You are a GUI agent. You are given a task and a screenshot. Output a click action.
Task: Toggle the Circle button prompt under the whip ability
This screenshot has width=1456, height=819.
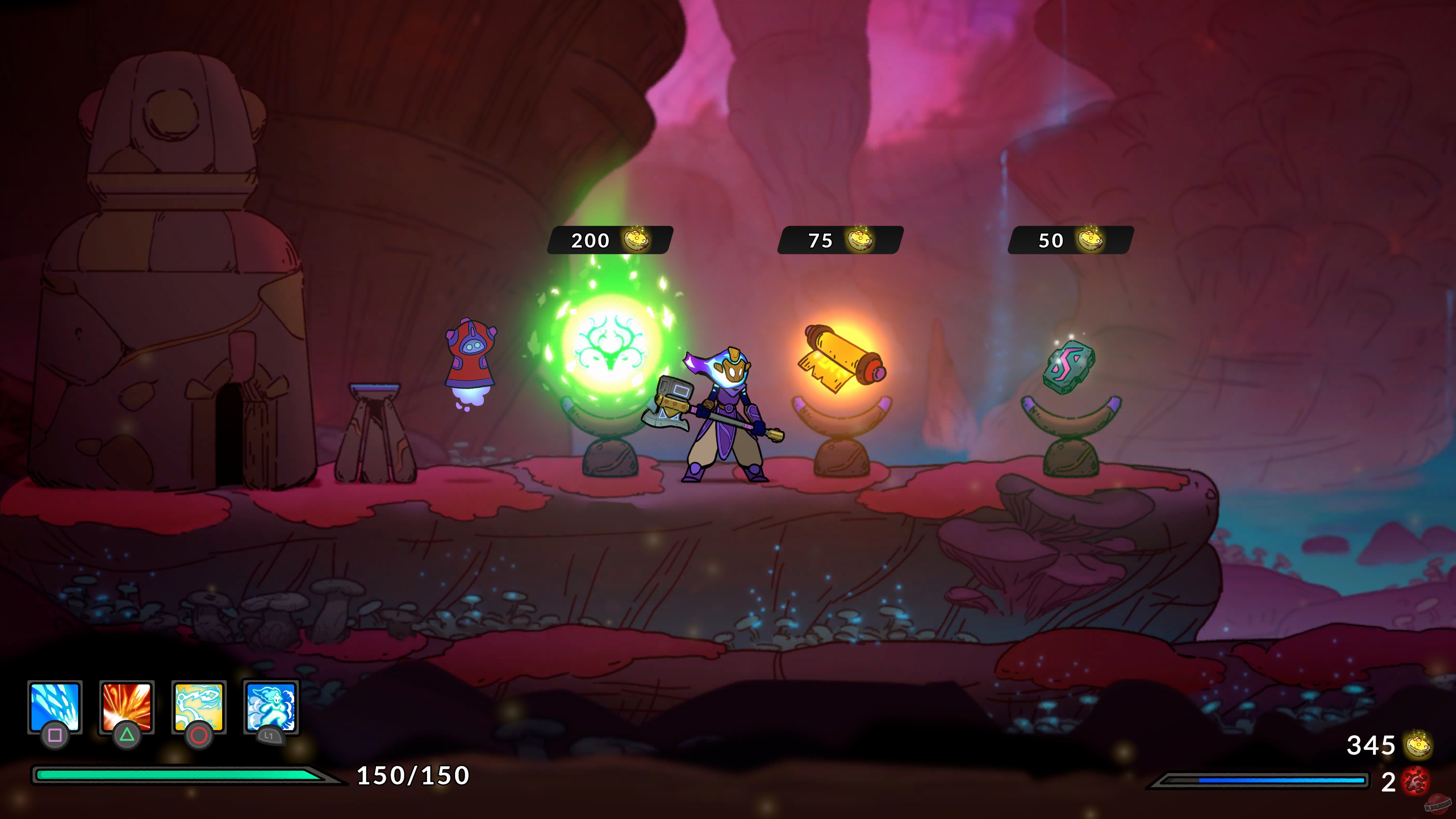[199, 737]
